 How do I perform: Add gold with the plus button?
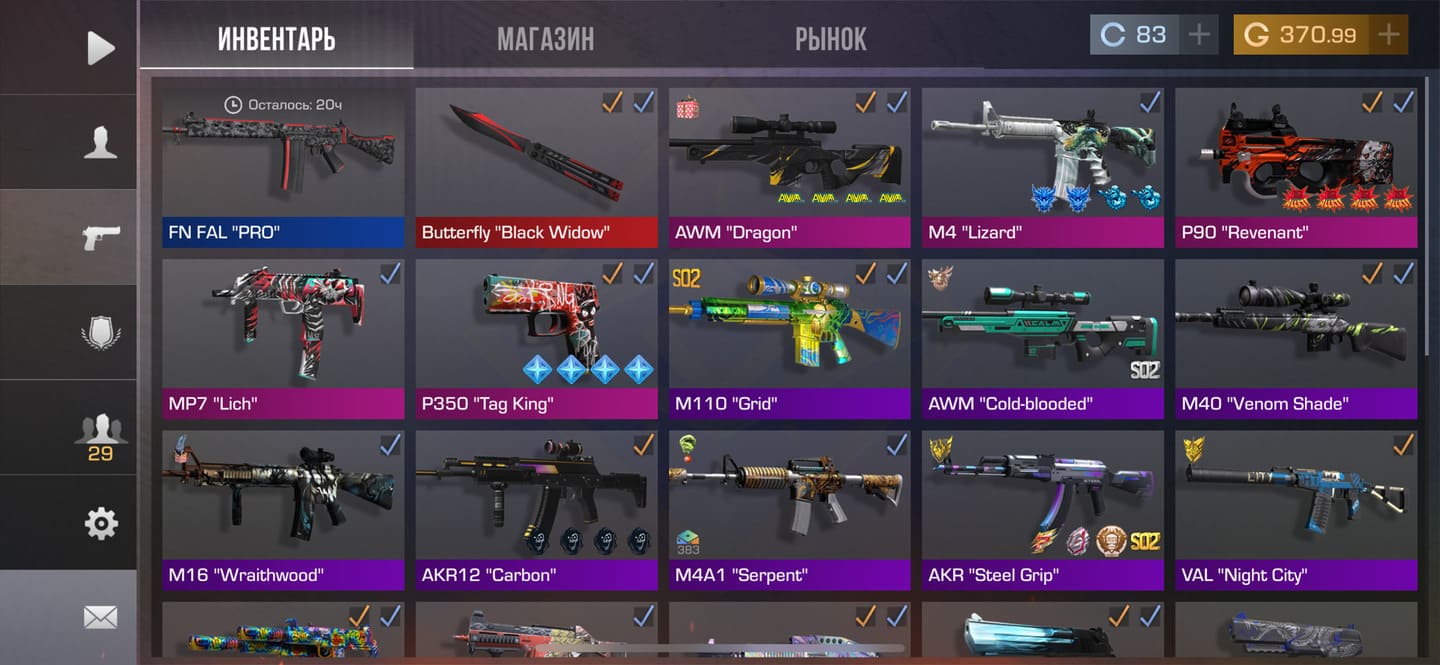pyautogui.click(x=1388, y=35)
